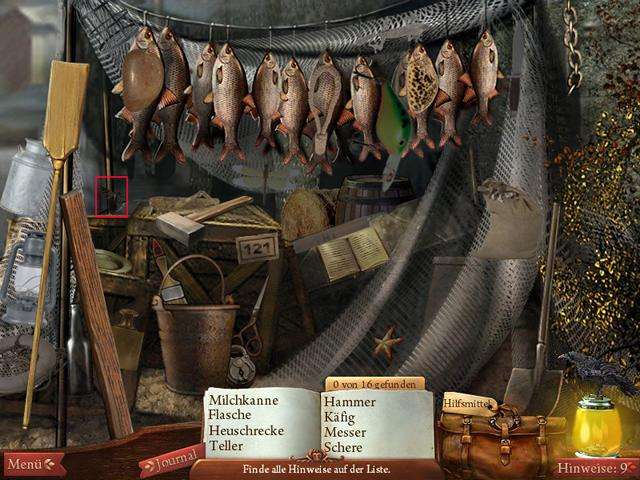Open the Menü button

tap(32, 464)
